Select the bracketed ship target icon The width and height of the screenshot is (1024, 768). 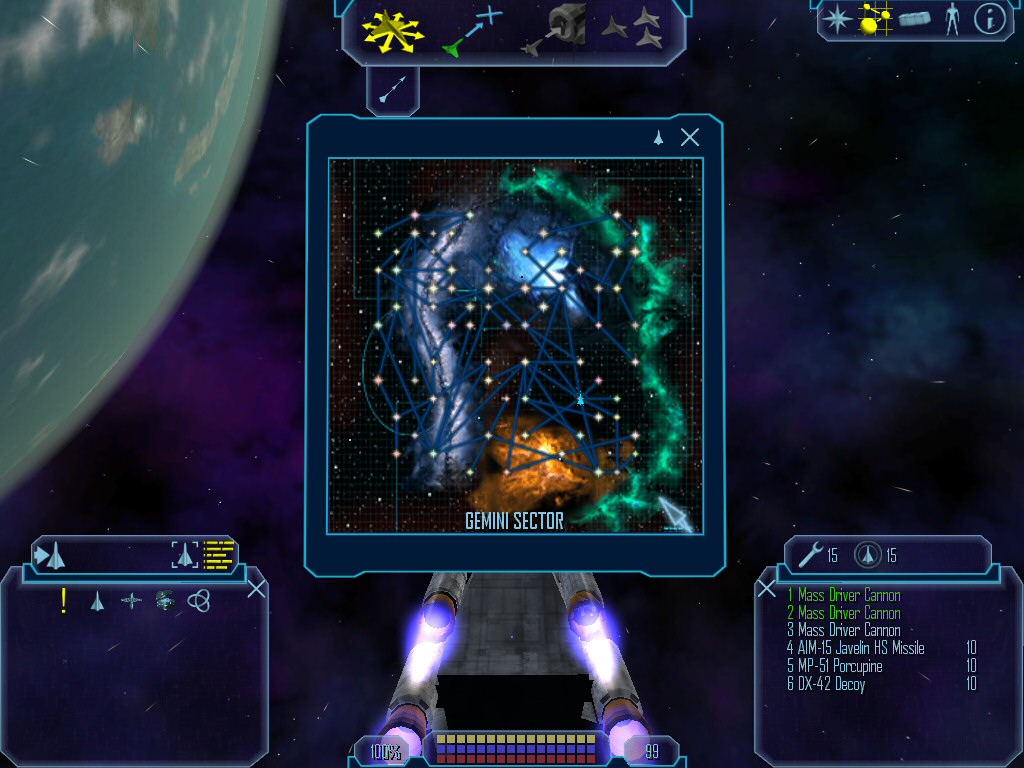[x=185, y=553]
